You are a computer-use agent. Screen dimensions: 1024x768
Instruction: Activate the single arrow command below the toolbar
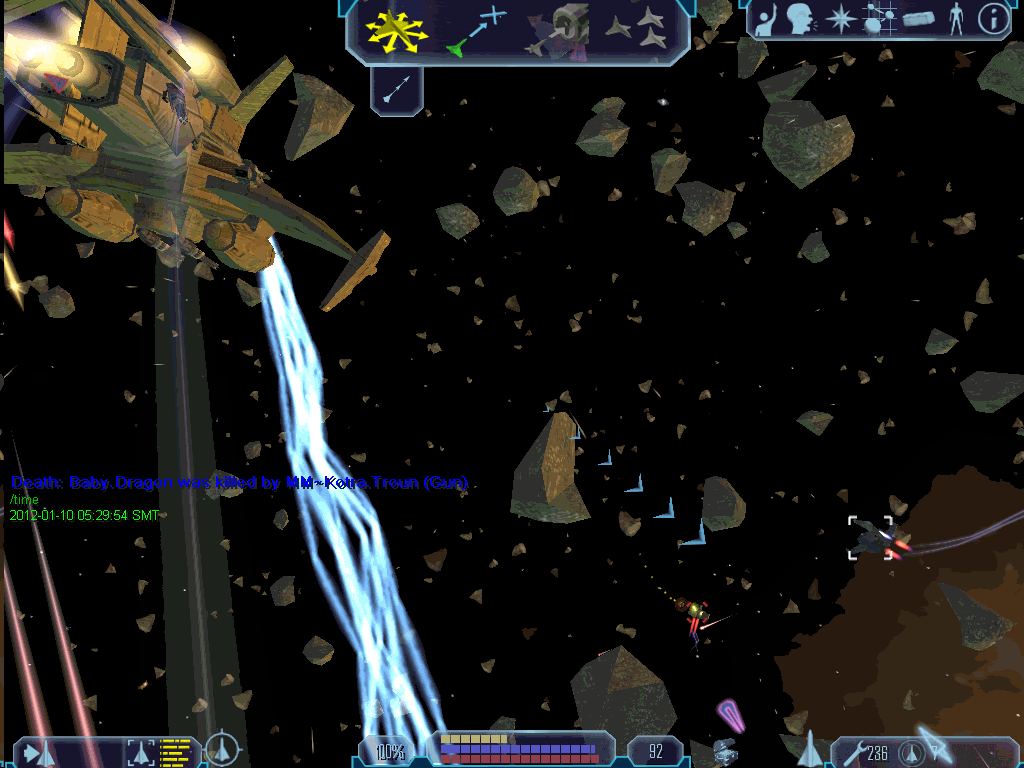[x=396, y=92]
